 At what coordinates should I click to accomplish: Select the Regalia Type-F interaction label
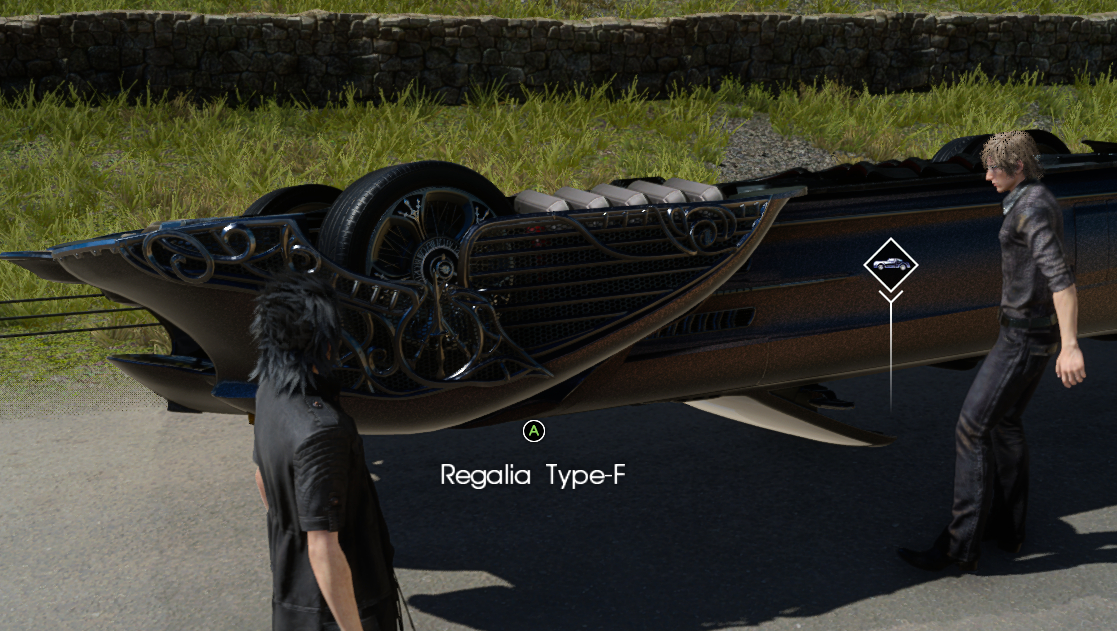point(533,475)
